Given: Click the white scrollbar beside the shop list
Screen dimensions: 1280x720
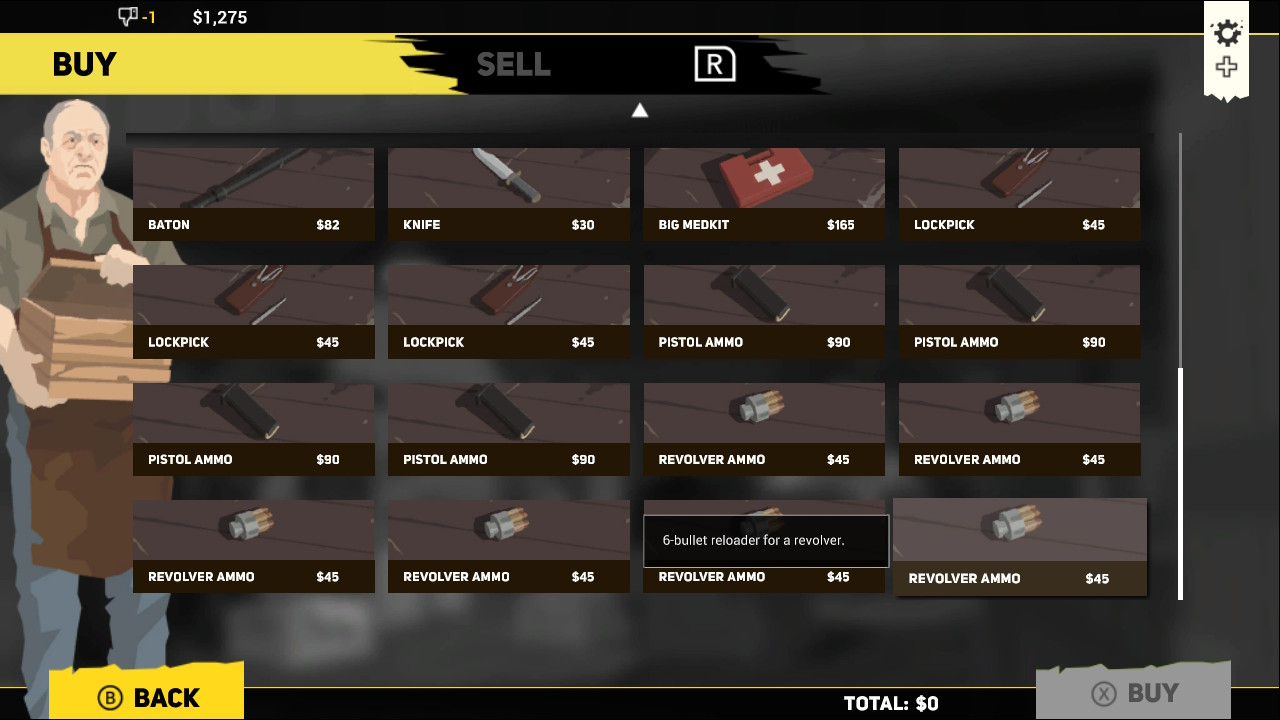Looking at the screenshot, I should [x=1180, y=483].
